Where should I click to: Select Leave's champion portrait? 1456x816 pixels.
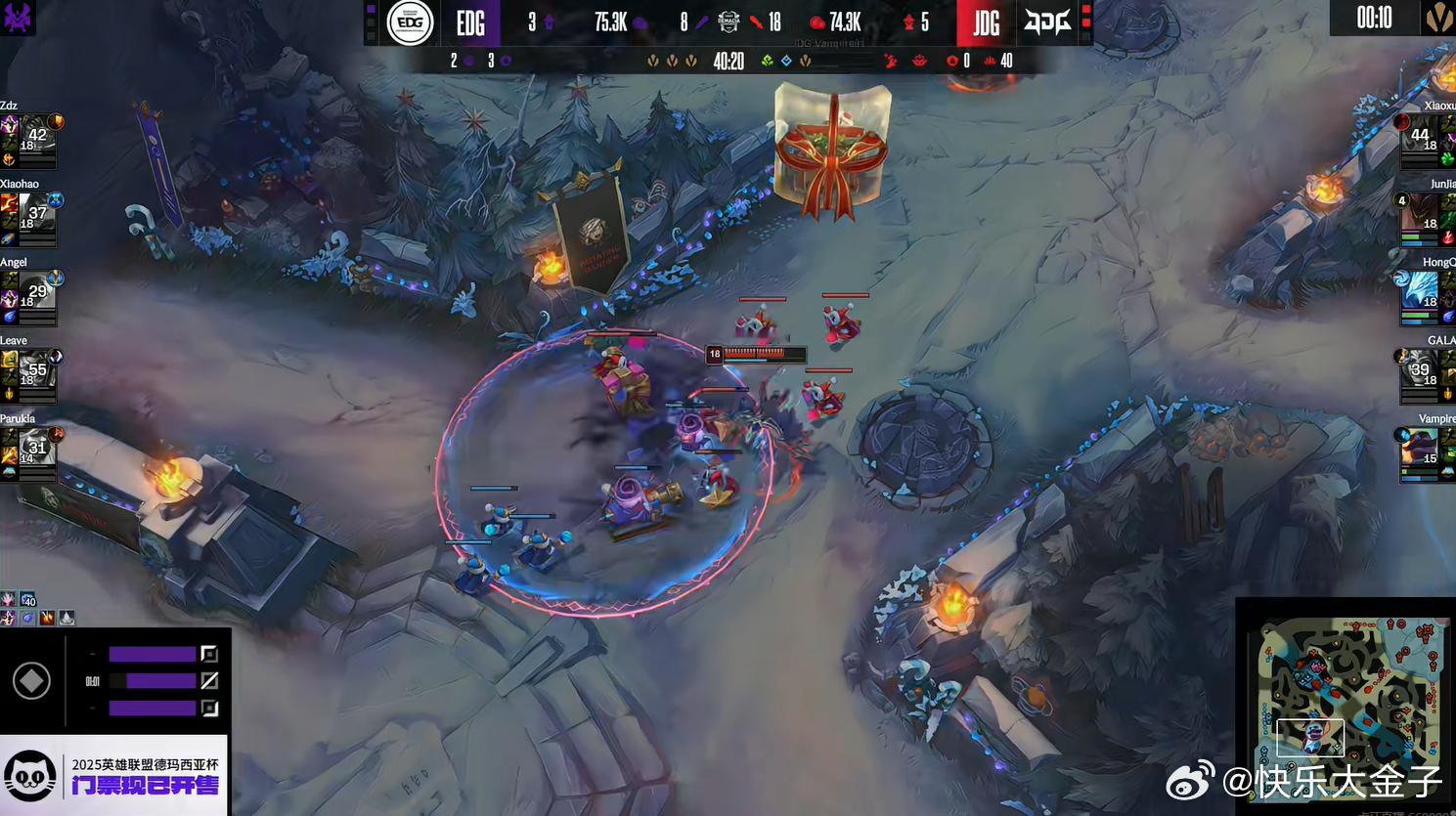36,370
